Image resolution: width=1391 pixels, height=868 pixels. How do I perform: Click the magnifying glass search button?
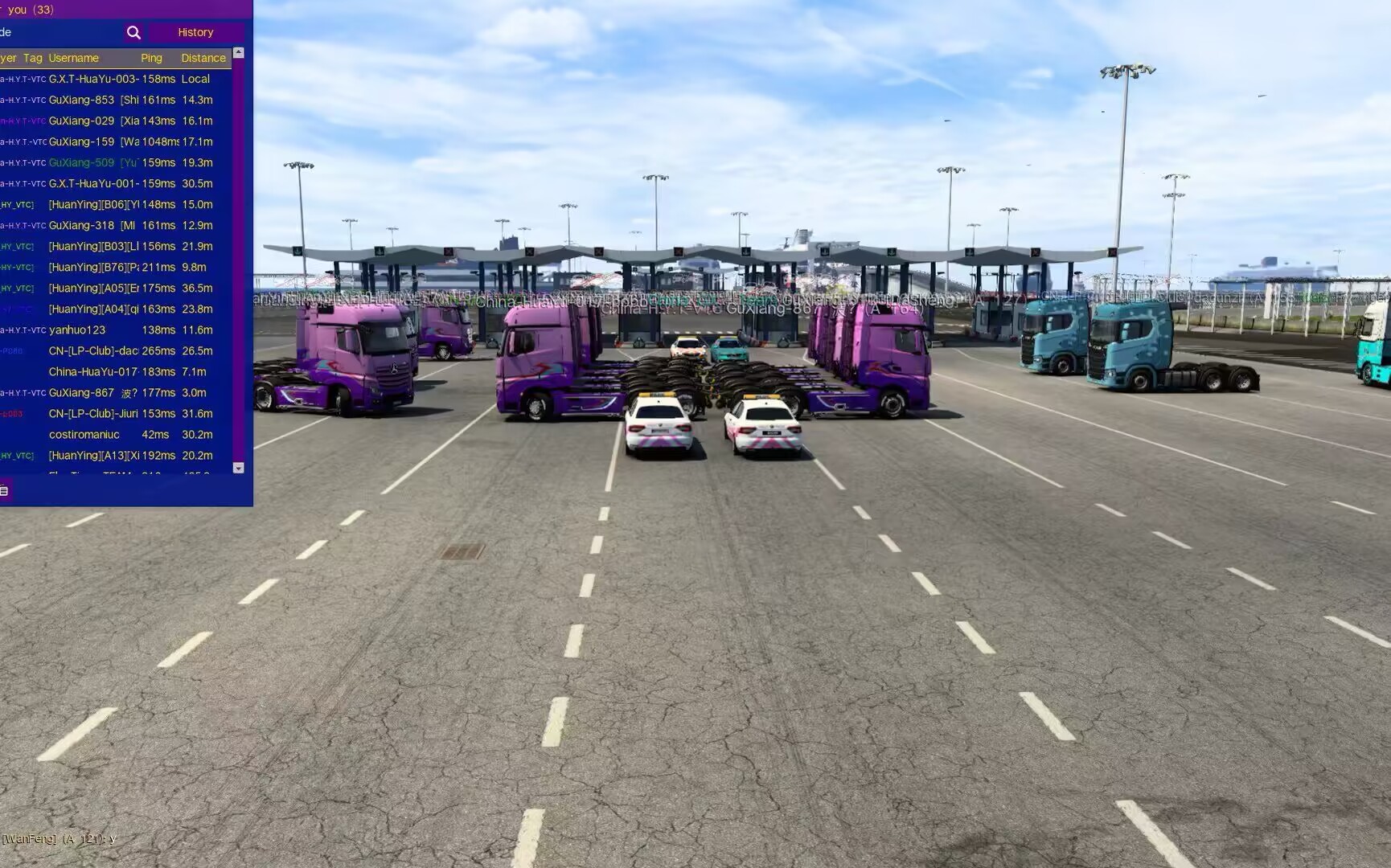[133, 32]
